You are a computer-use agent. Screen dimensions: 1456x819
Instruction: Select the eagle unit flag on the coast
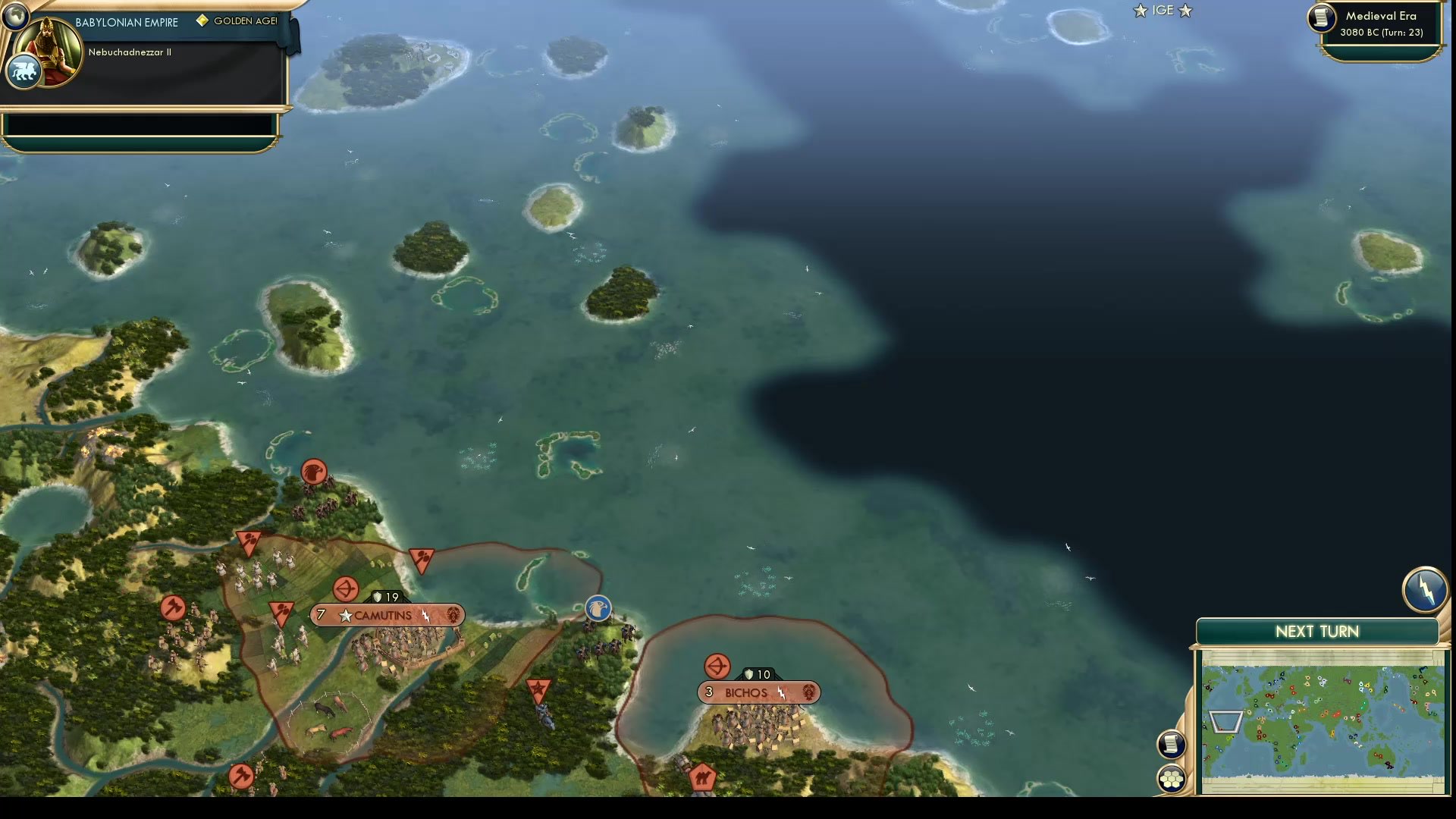597,608
